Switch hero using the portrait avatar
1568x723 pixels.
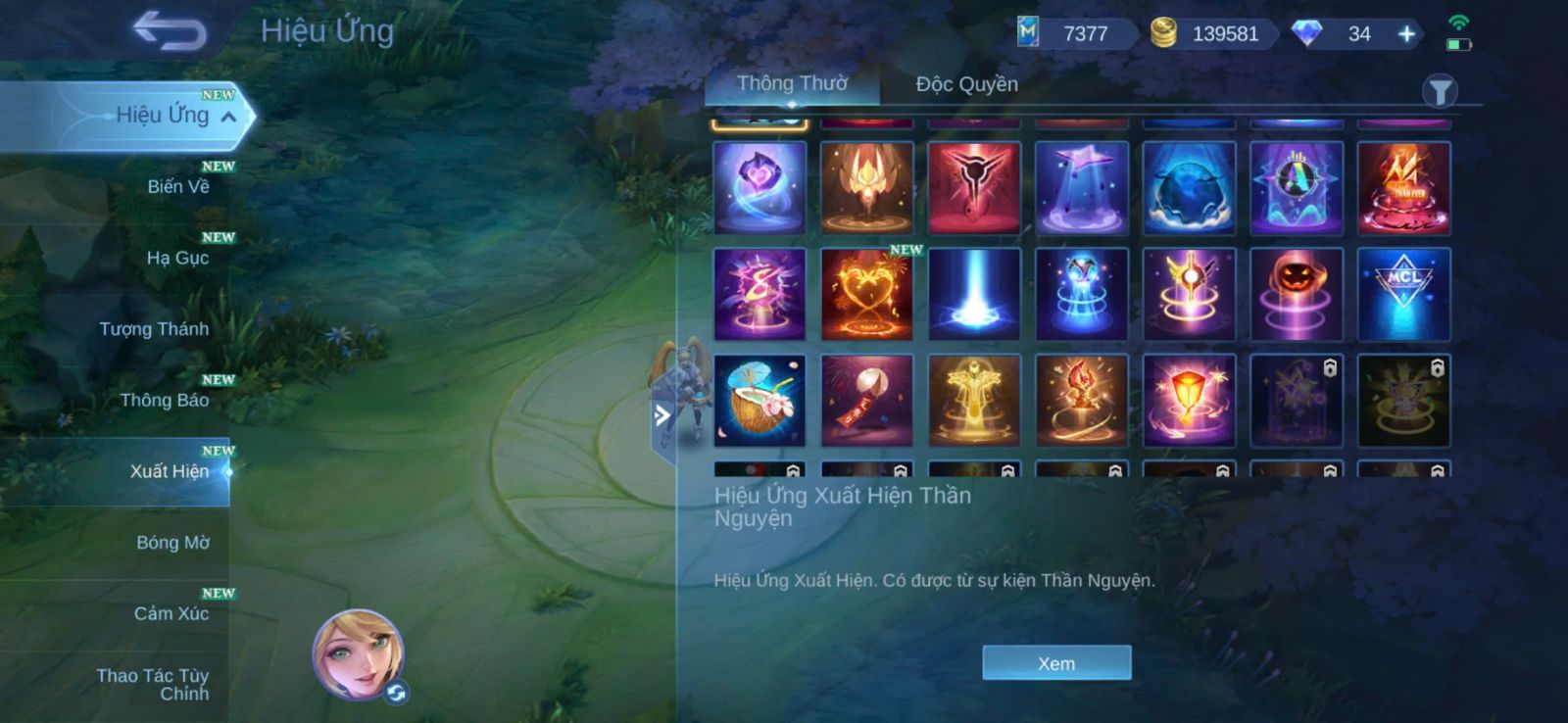pos(358,654)
